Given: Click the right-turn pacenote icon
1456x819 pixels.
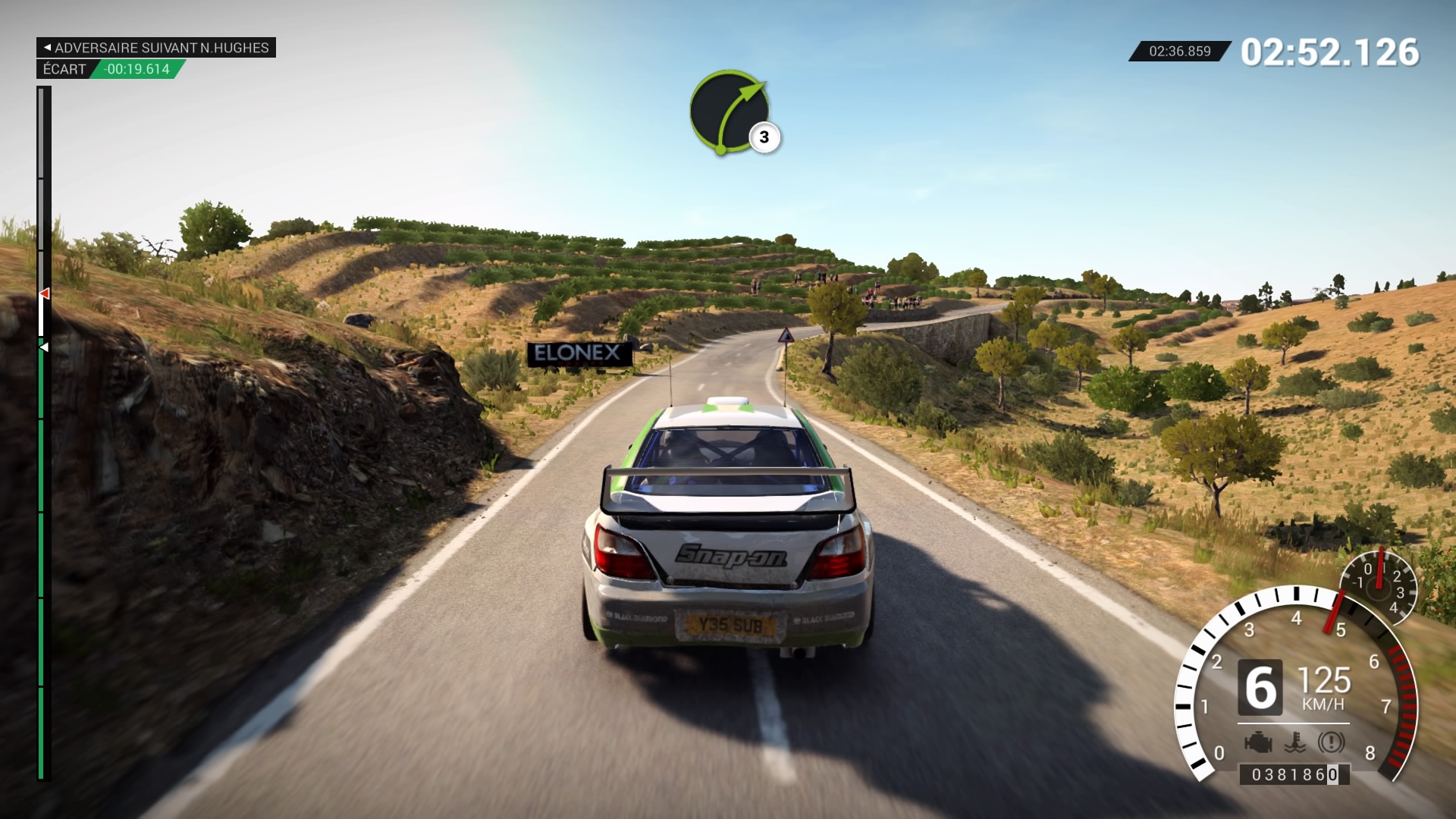Looking at the screenshot, I should (729, 111).
